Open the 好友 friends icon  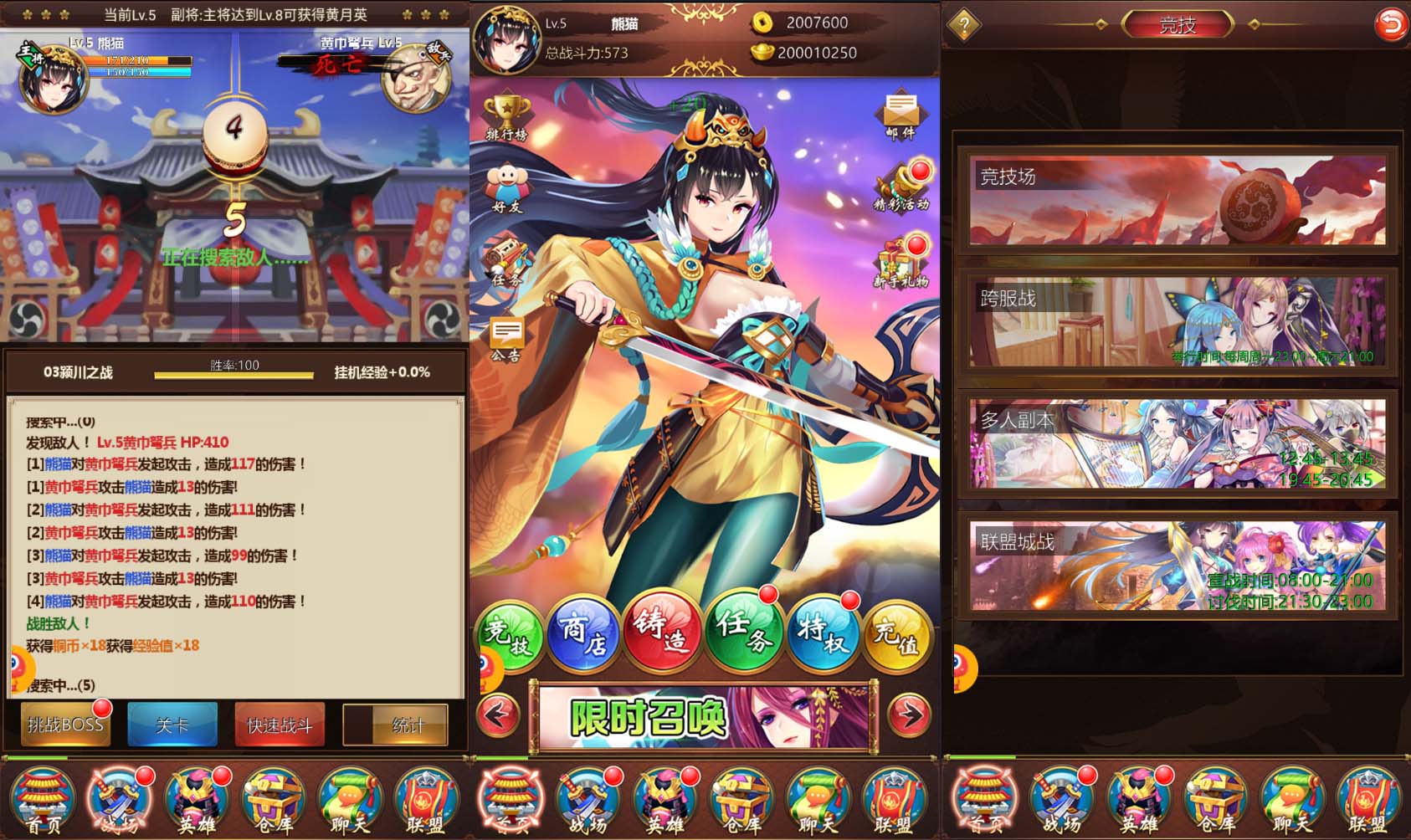[x=506, y=188]
